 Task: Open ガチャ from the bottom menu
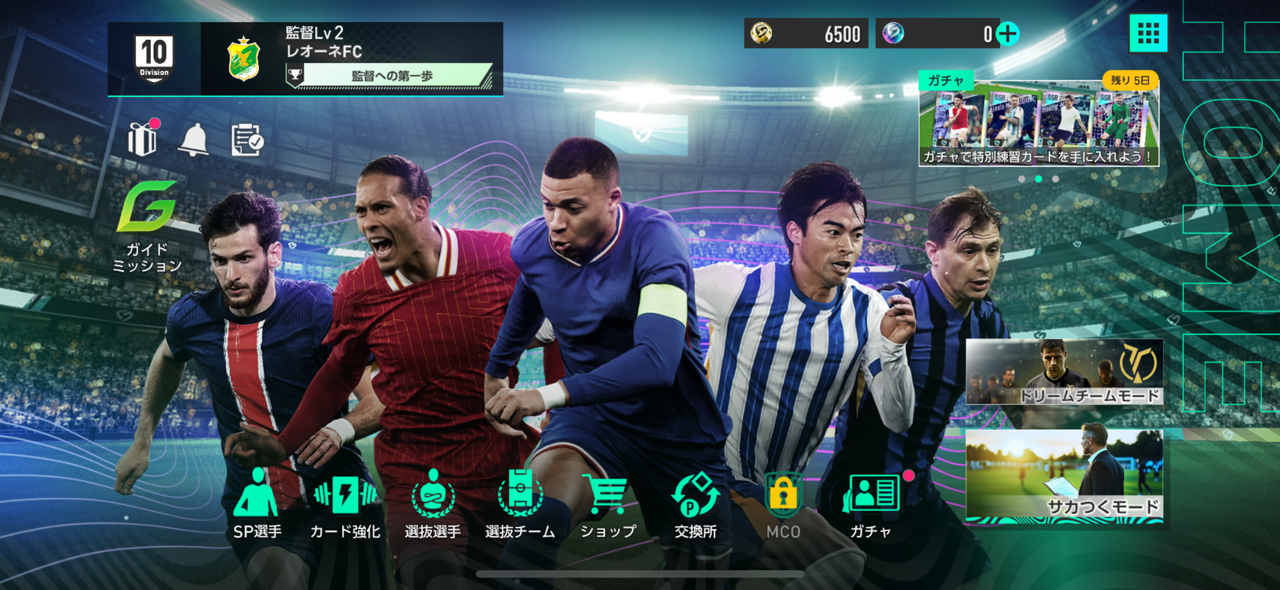tap(871, 505)
